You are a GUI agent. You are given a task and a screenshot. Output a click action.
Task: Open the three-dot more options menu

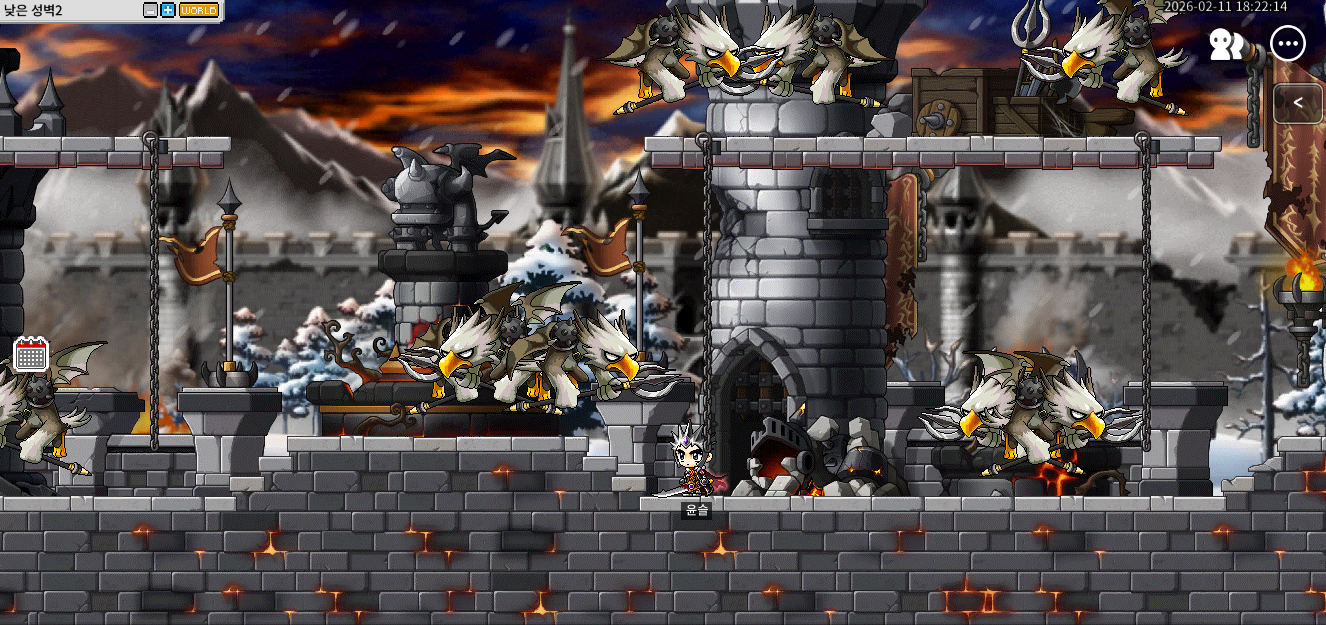pyautogui.click(x=1288, y=44)
